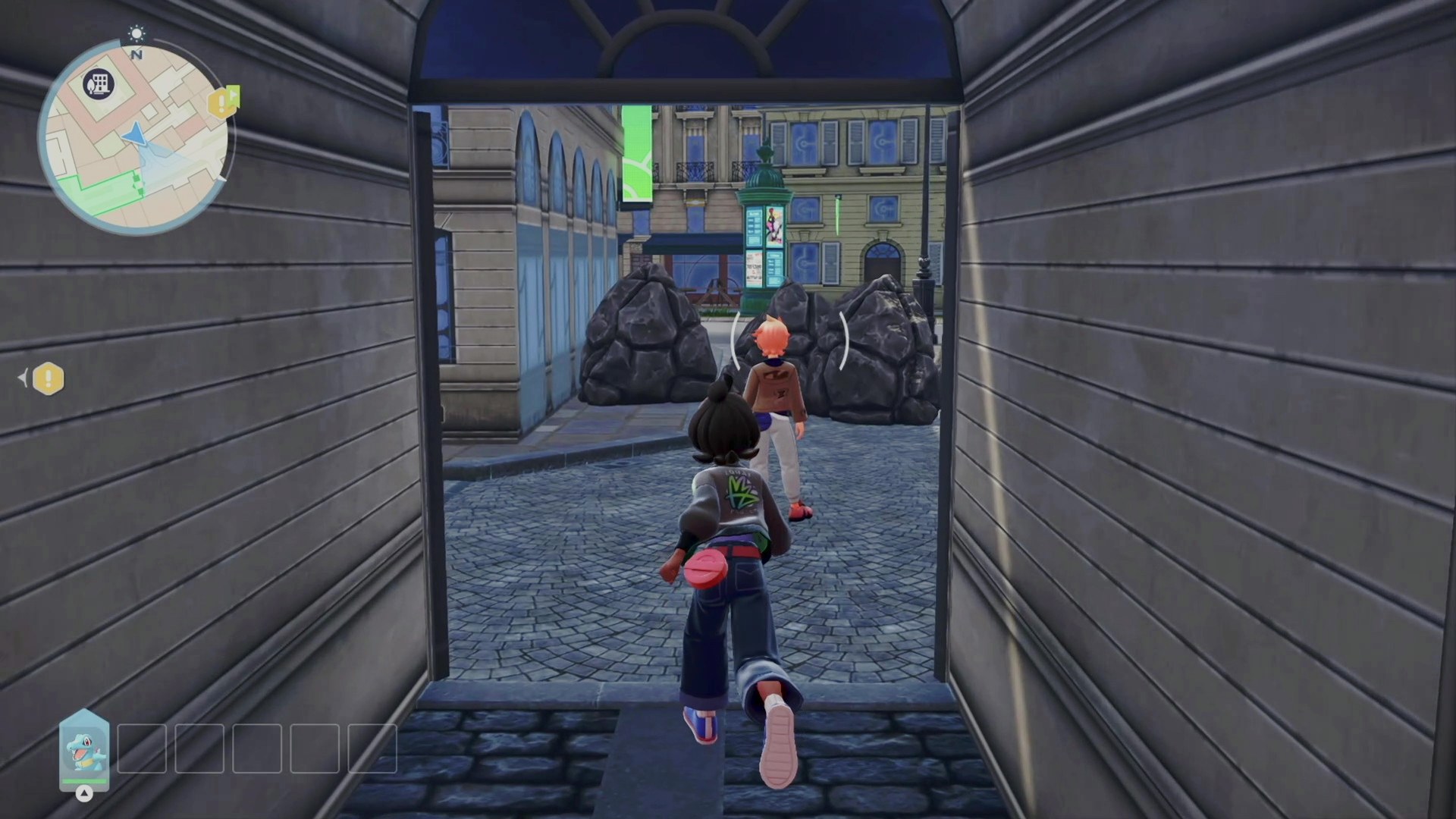Click the building icon on the minimap
This screenshot has width=1456, height=819.
point(98,83)
